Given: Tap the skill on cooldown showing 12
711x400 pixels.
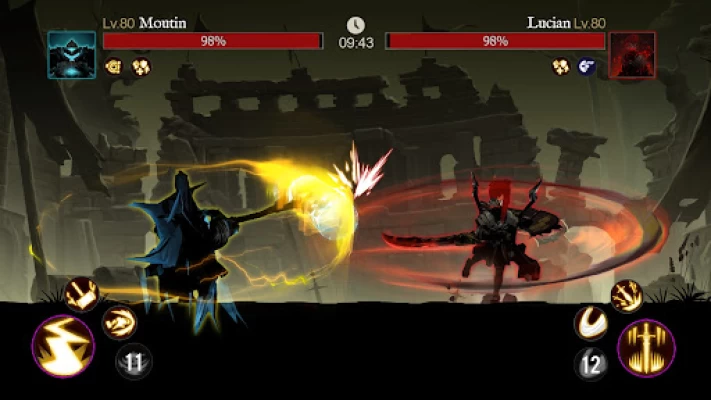Looking at the screenshot, I should pyautogui.click(x=592, y=364).
